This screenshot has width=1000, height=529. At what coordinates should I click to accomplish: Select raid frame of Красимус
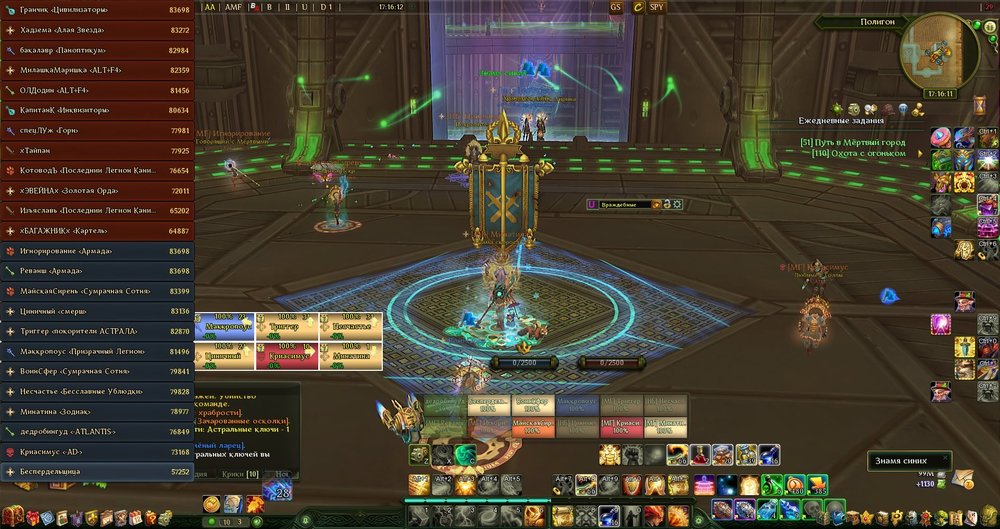(x=289, y=352)
